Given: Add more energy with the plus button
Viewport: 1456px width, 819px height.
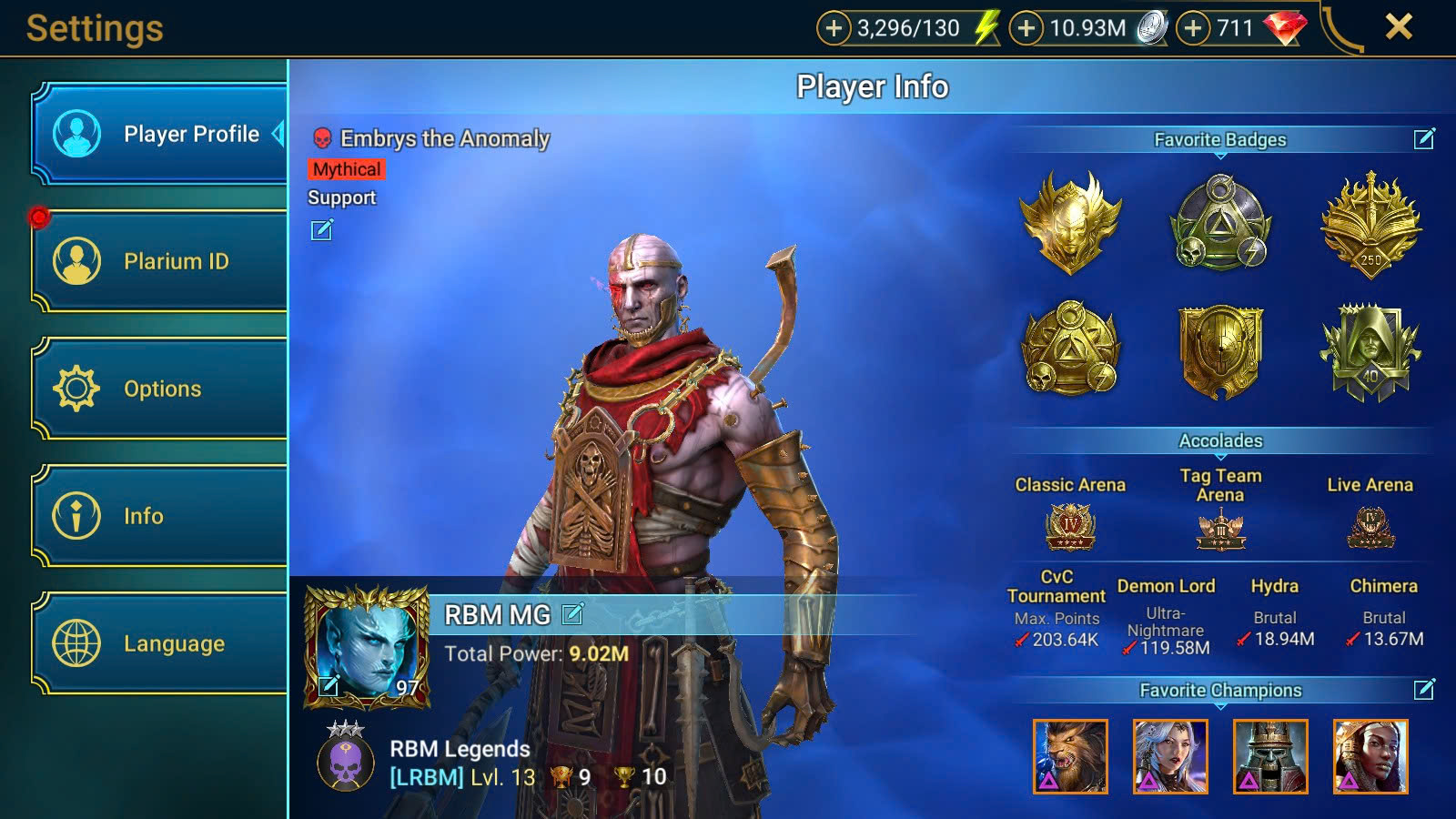Looking at the screenshot, I should pyautogui.click(x=834, y=28).
